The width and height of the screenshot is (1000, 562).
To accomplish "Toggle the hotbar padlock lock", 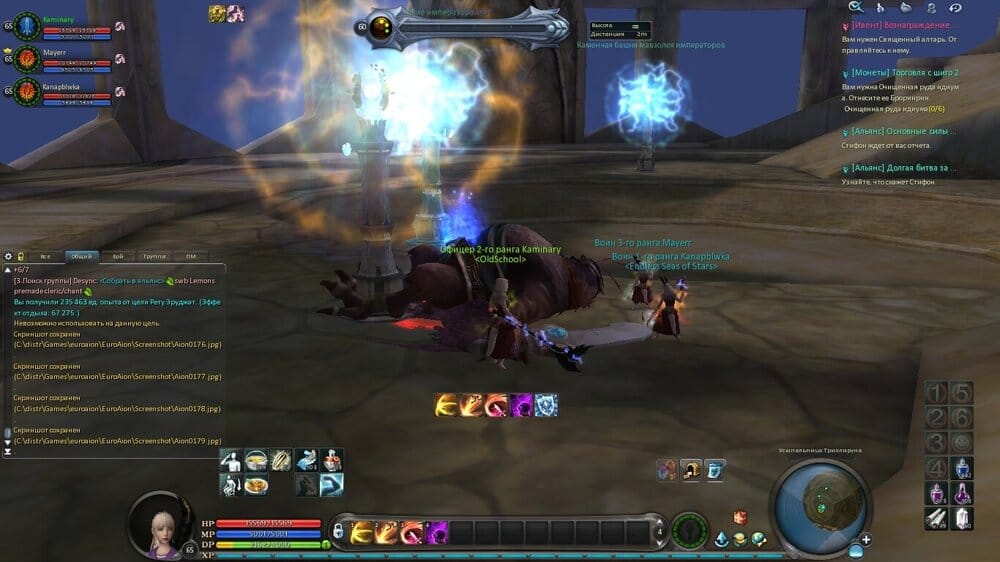I will [x=338, y=530].
